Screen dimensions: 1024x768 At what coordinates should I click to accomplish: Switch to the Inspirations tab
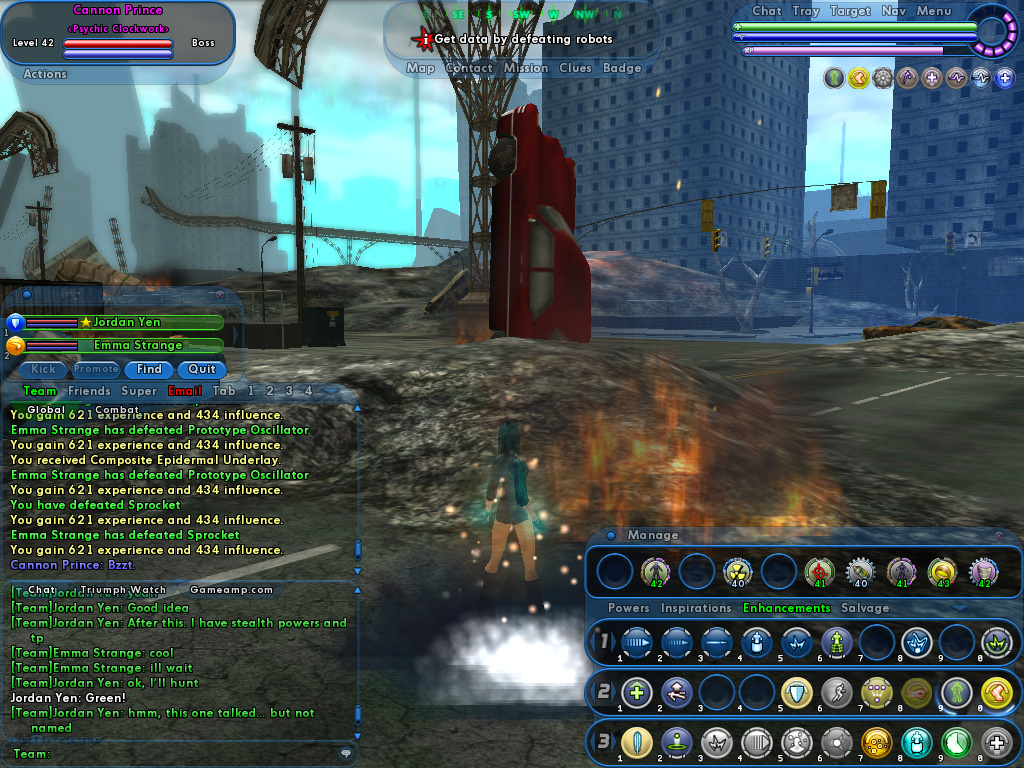pyautogui.click(x=696, y=608)
